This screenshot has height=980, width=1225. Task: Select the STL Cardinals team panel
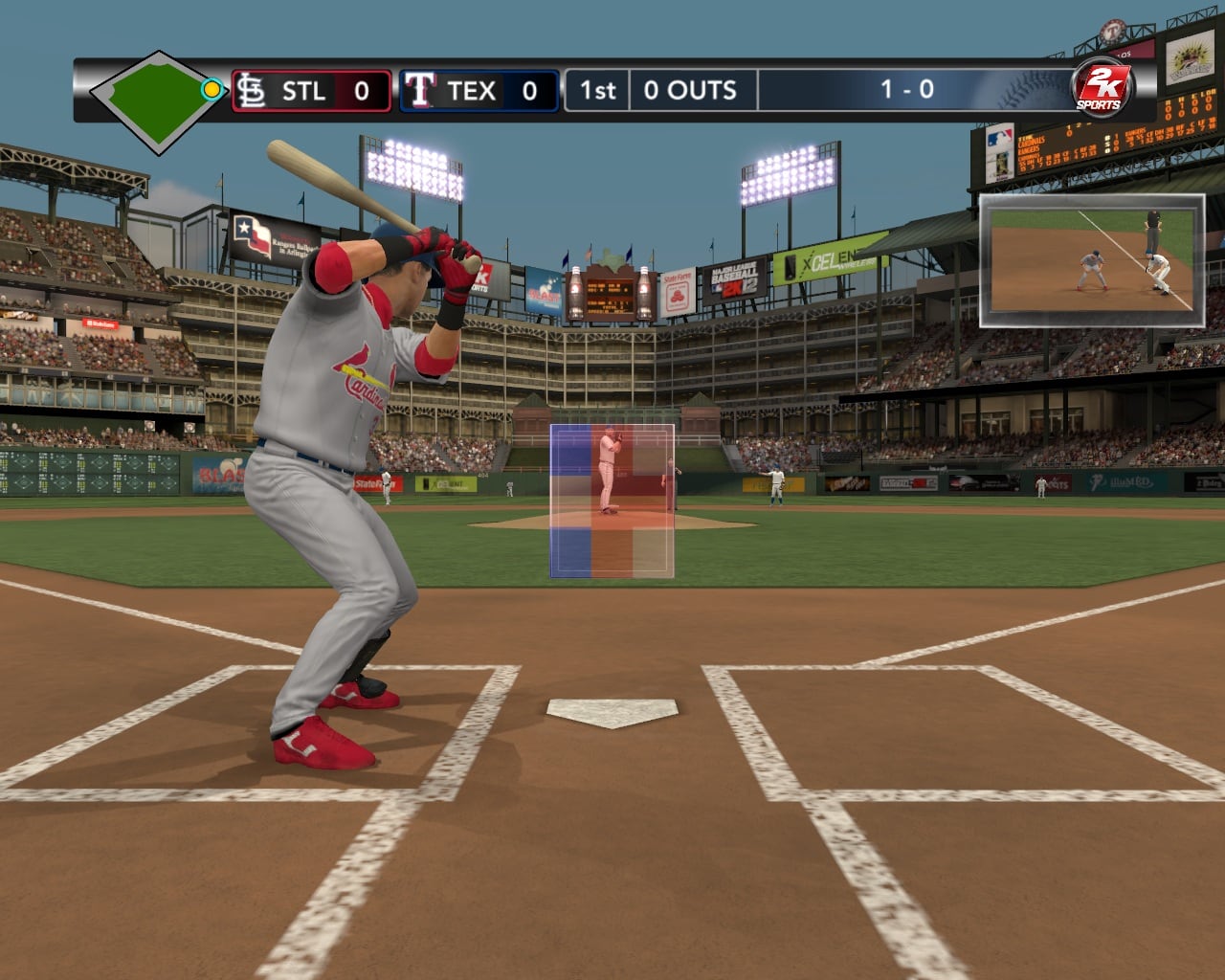click(x=311, y=92)
